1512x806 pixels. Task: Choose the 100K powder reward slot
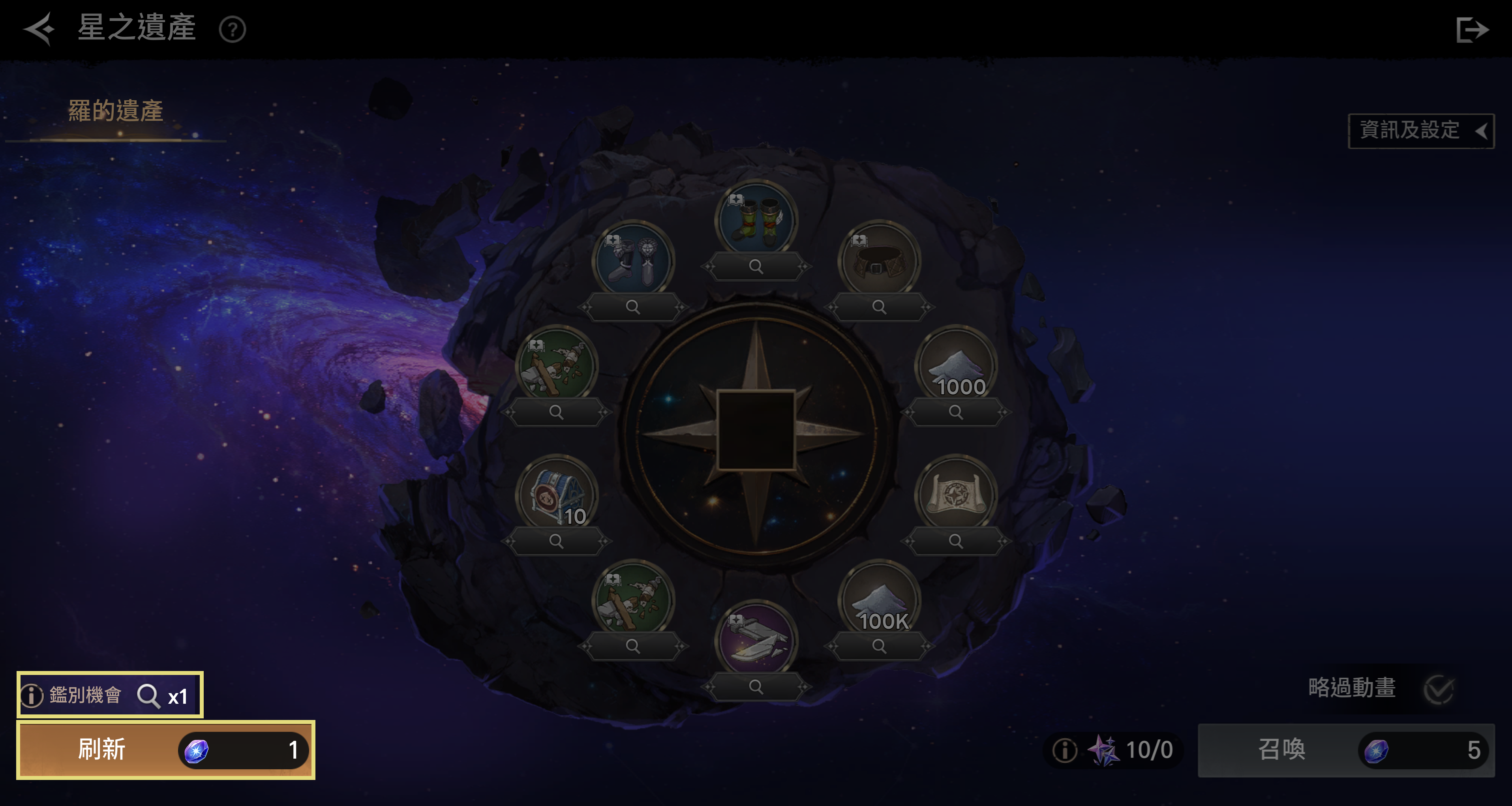(x=879, y=599)
